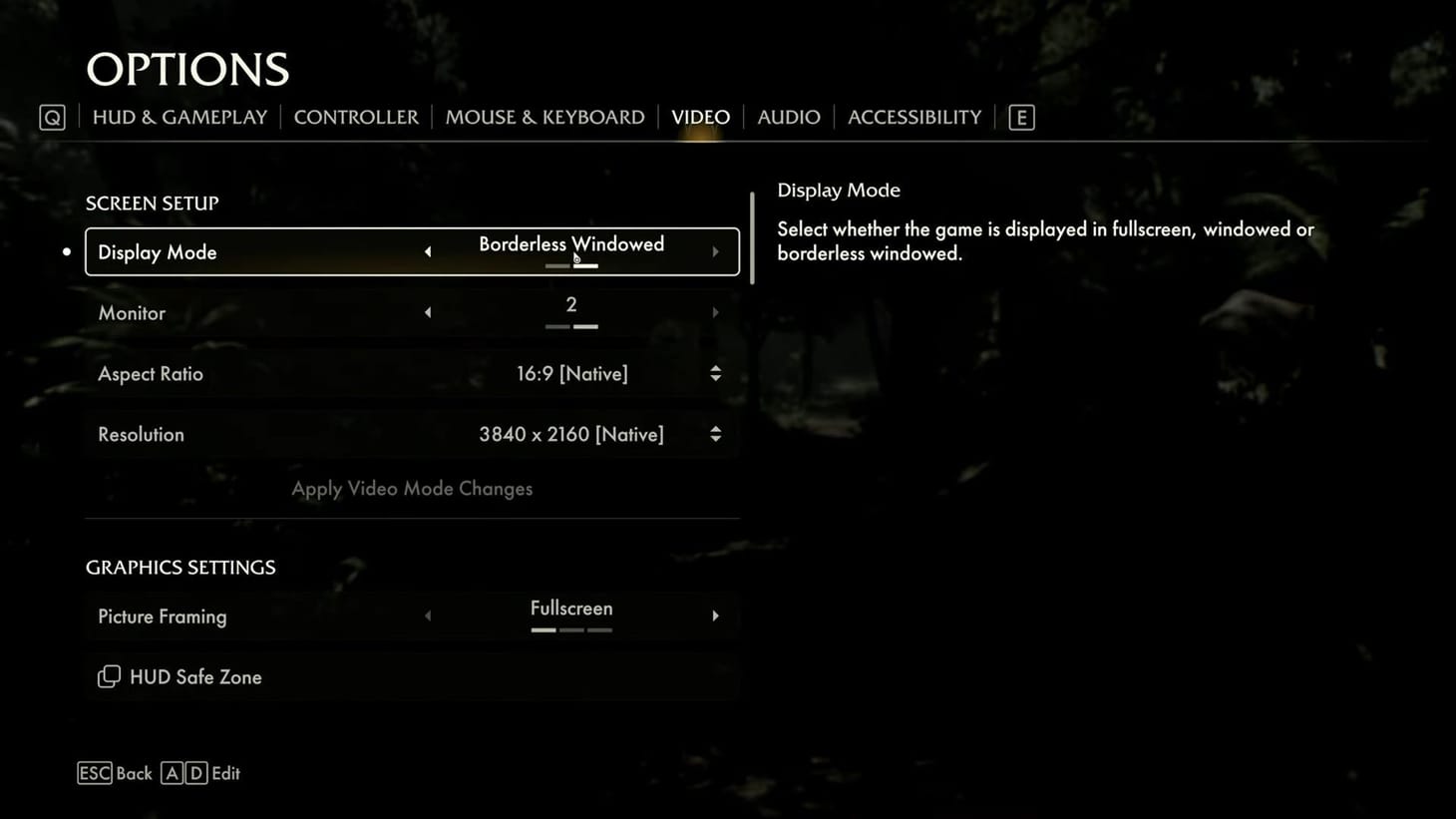1456x819 pixels.
Task: Click the left arrow on Display Mode
Action: tap(428, 251)
